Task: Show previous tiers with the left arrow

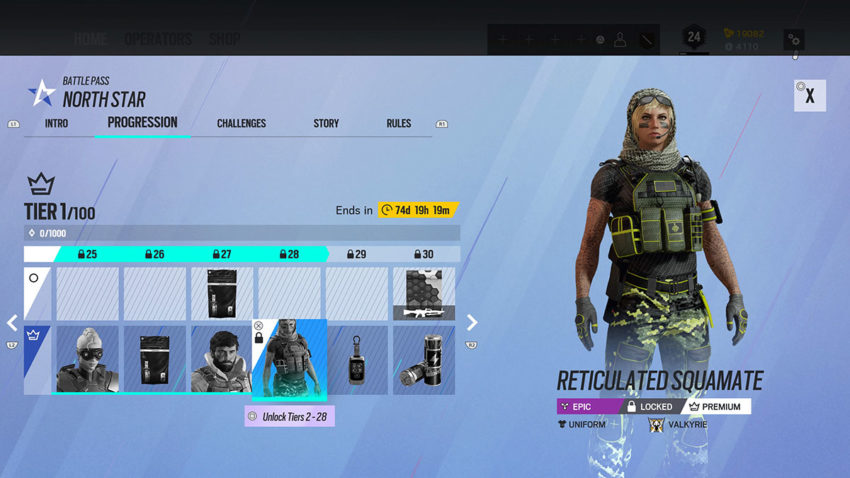Action: (13, 322)
